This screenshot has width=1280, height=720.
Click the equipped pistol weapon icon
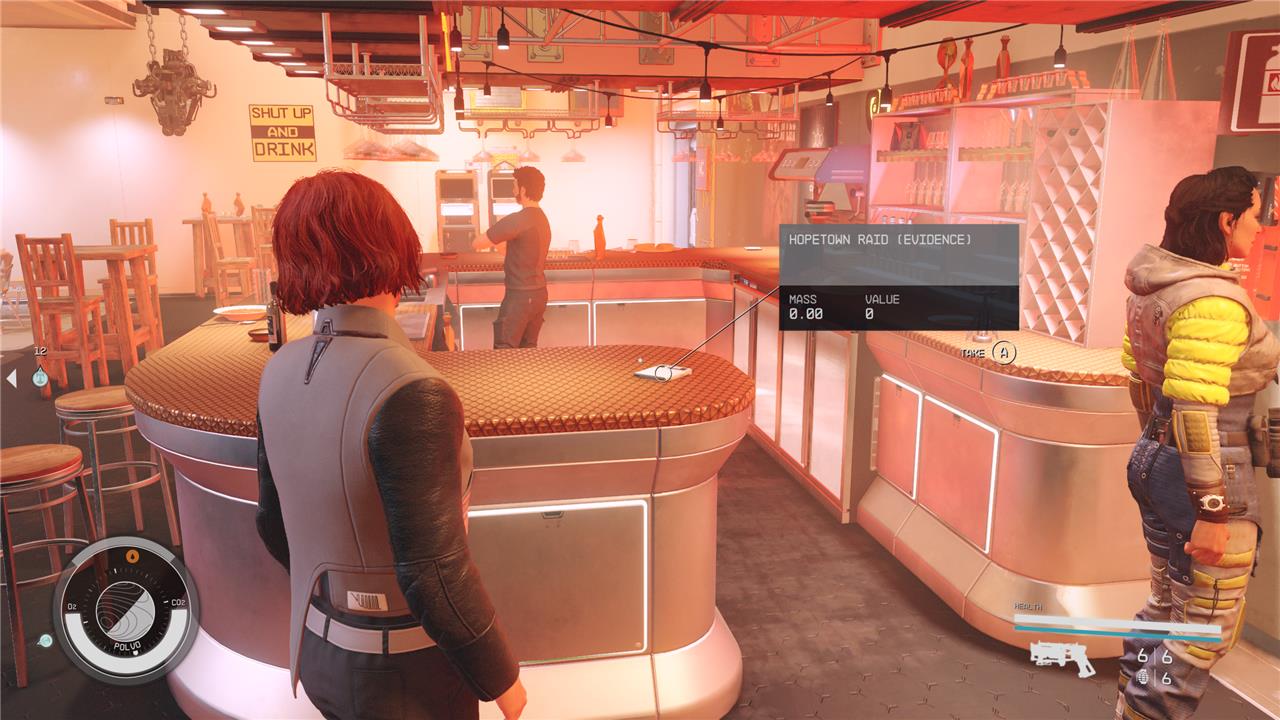(1062, 656)
